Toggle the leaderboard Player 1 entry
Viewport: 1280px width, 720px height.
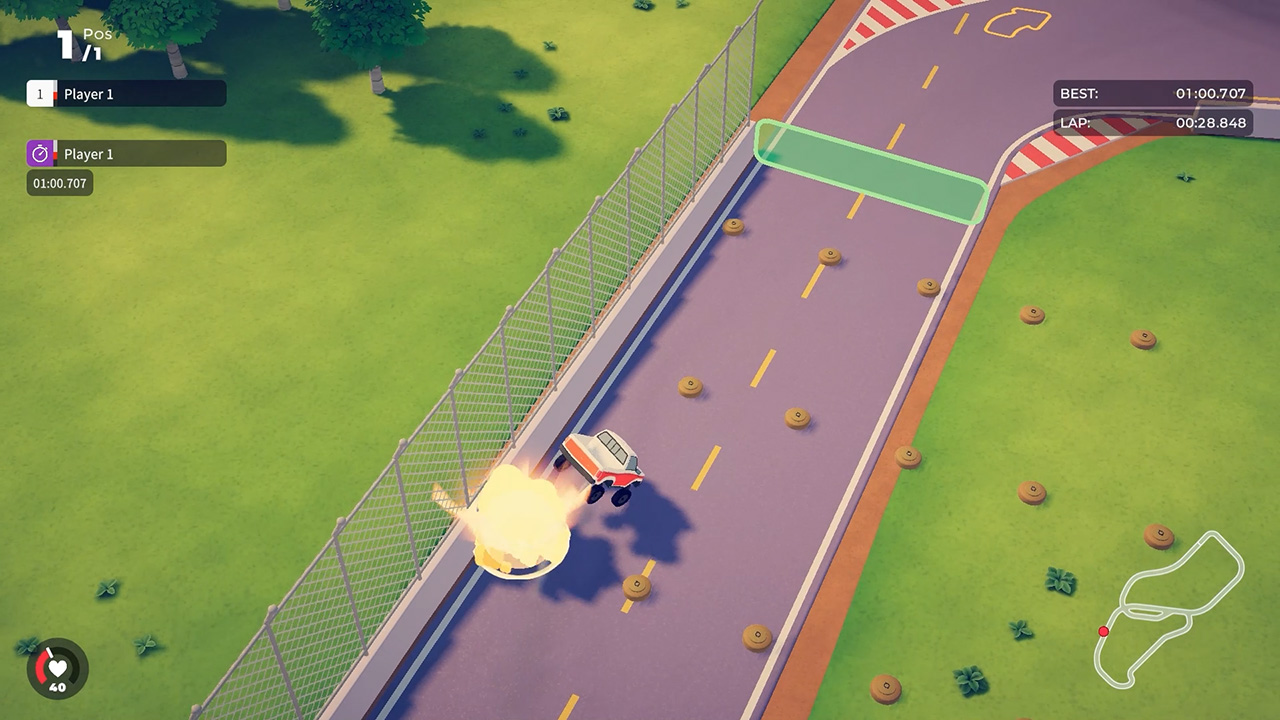pyautogui.click(x=125, y=93)
